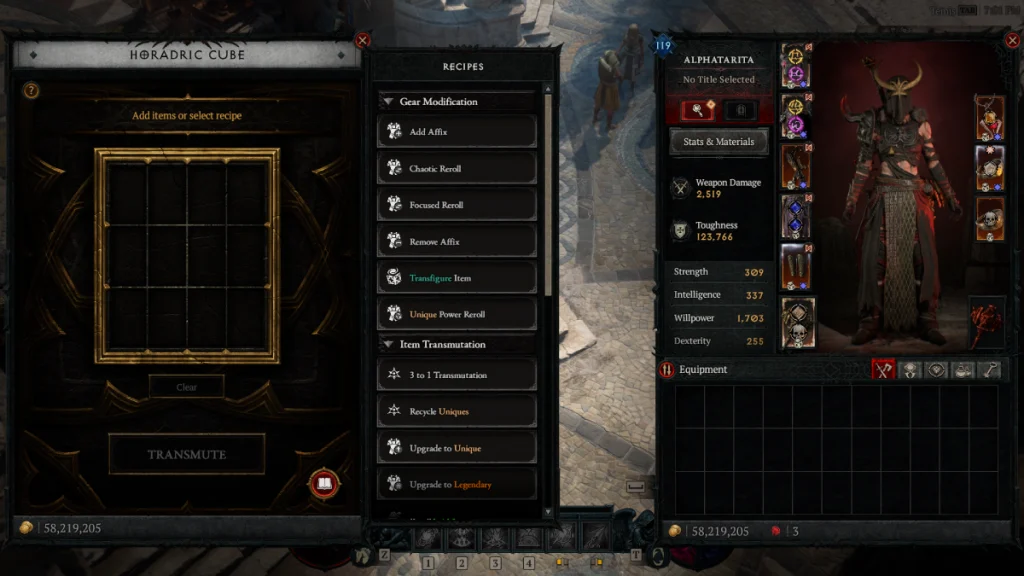Select the Transfigure Item recipe
The height and width of the screenshot is (576, 1024).
click(x=457, y=278)
